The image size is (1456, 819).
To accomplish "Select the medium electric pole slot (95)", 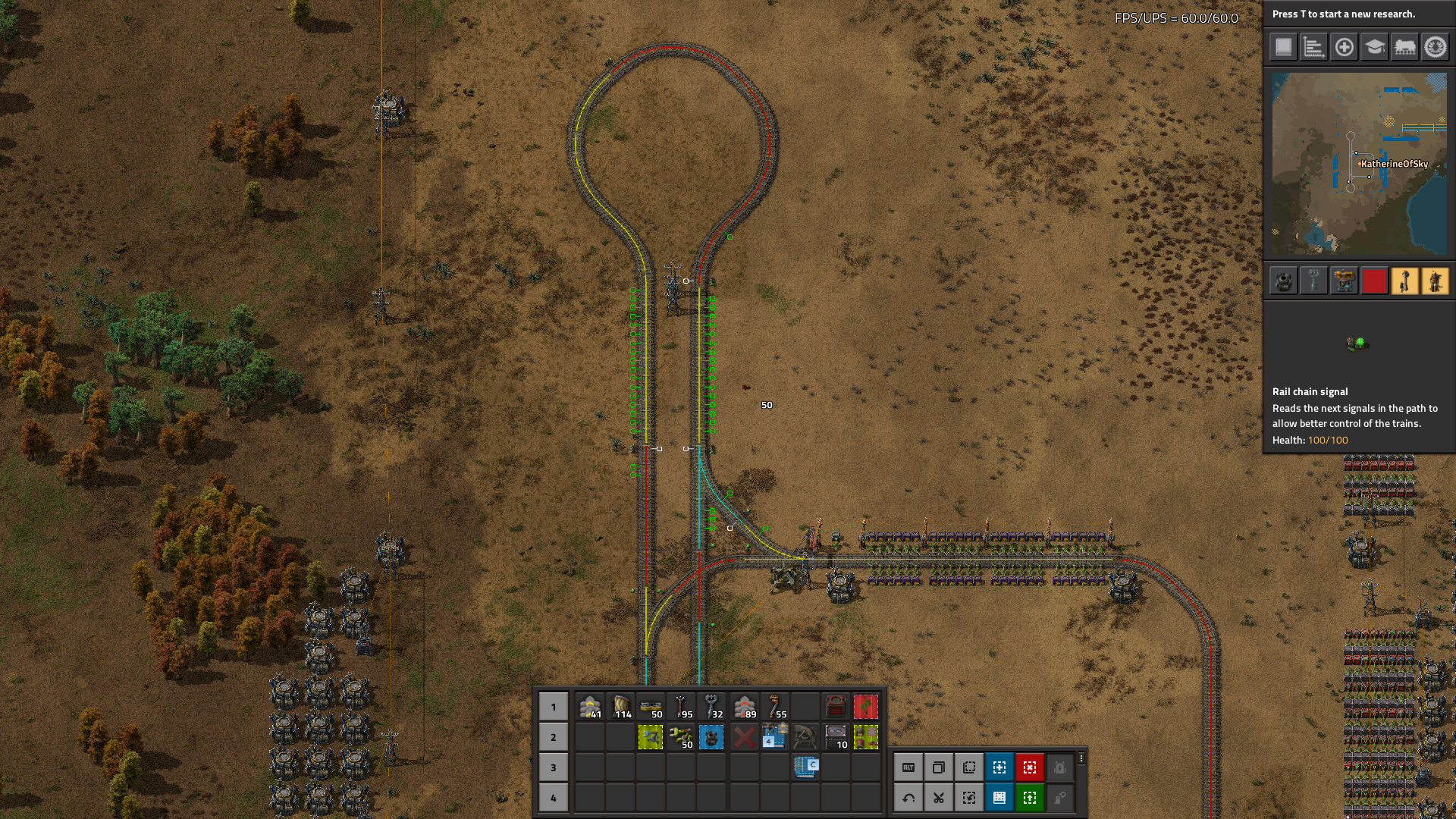I will (682, 707).
